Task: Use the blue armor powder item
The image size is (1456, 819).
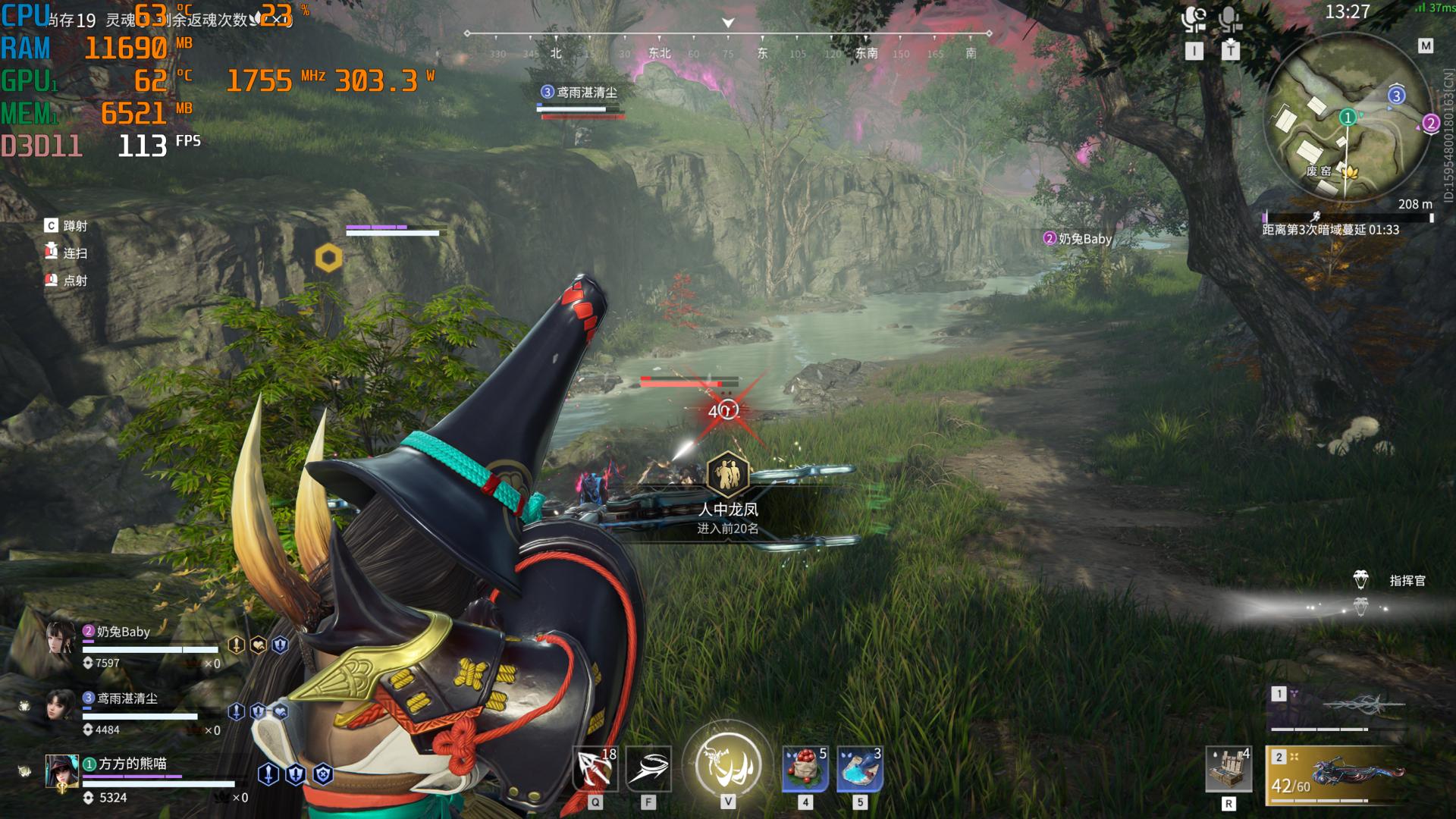Action: click(x=860, y=769)
